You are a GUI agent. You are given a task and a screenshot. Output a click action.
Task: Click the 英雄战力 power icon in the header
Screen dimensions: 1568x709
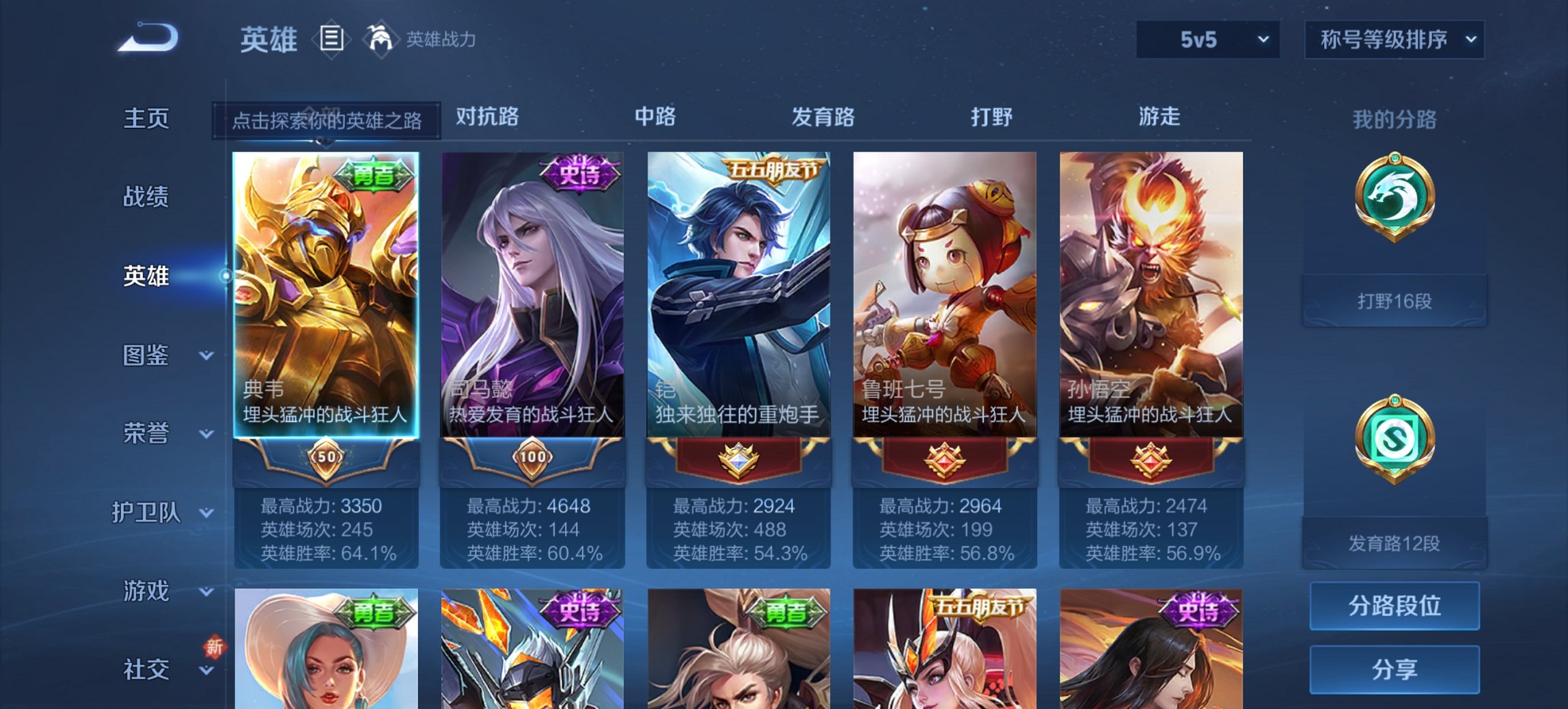pyautogui.click(x=380, y=38)
